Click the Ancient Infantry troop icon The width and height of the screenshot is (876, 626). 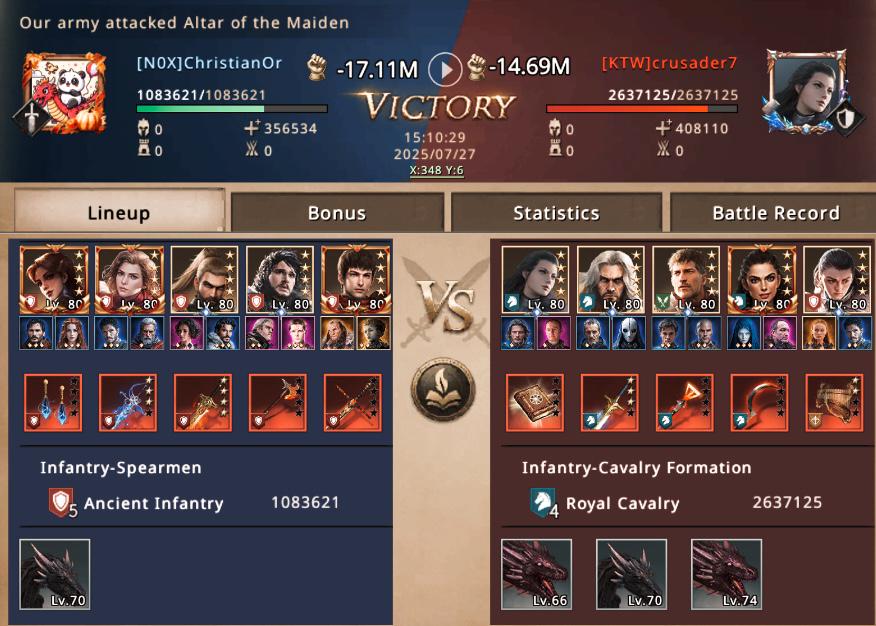(62, 503)
